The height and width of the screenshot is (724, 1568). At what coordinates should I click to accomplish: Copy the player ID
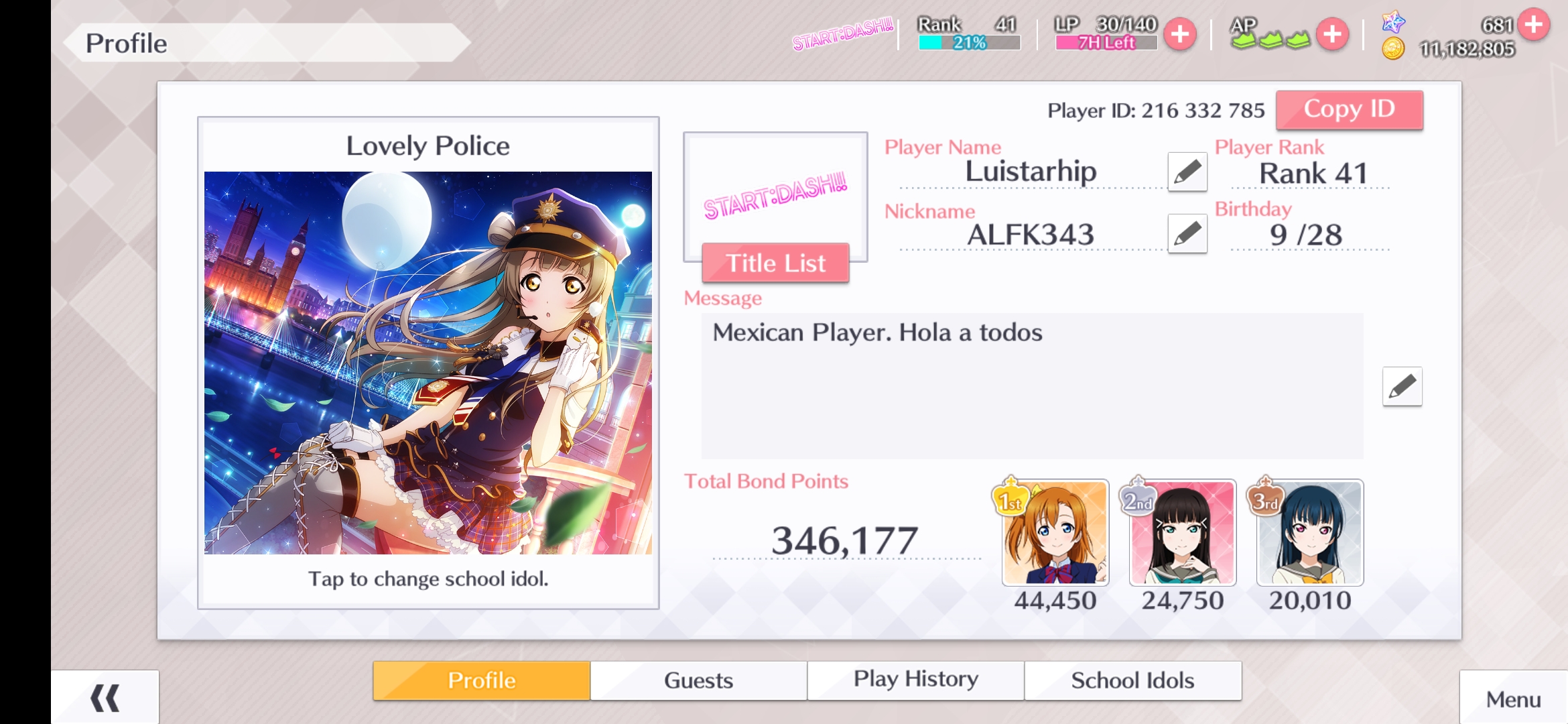(1349, 109)
